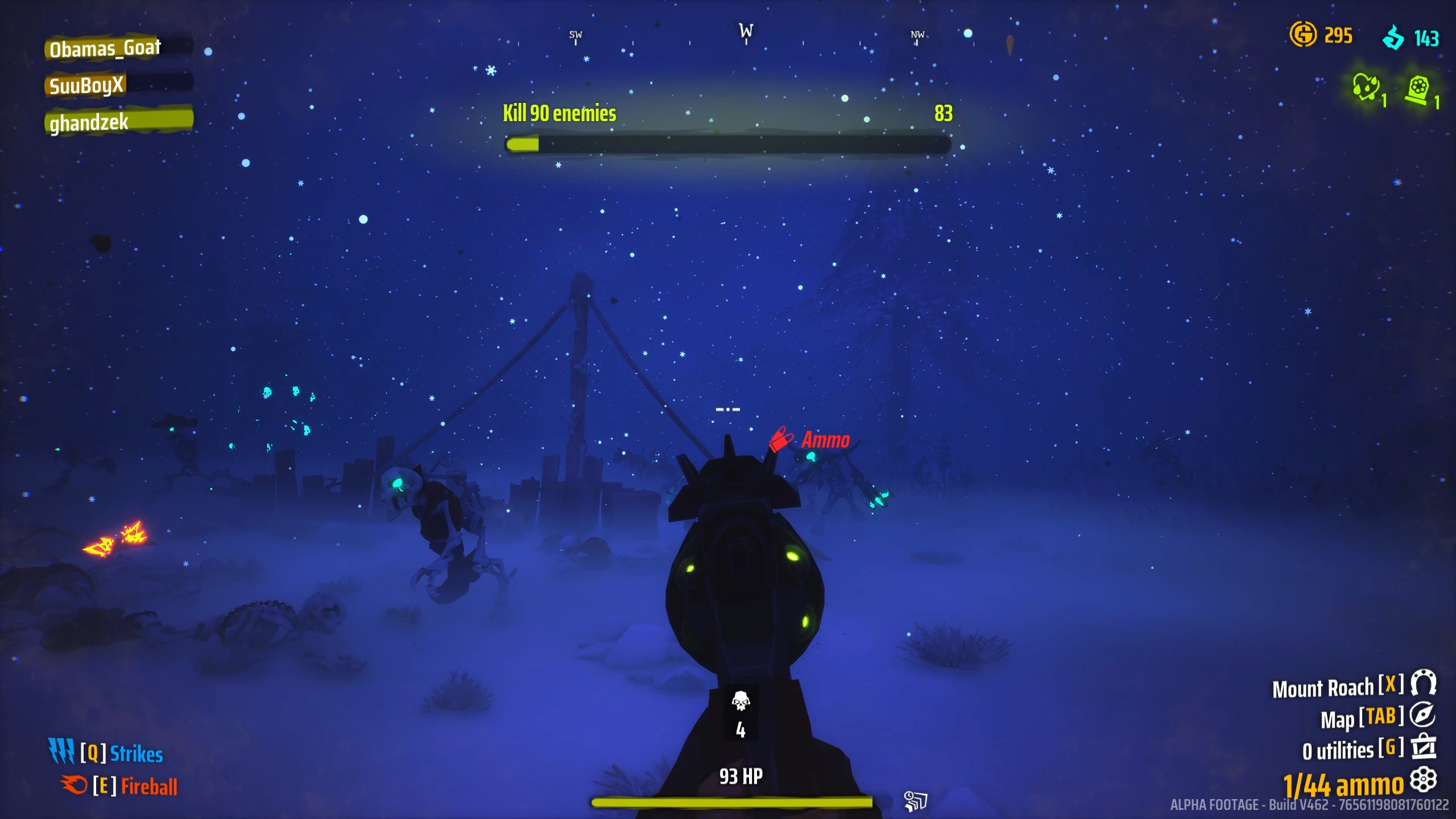The width and height of the screenshot is (1456, 819).
Task: Open the Map compass icon
Action: click(x=1422, y=715)
